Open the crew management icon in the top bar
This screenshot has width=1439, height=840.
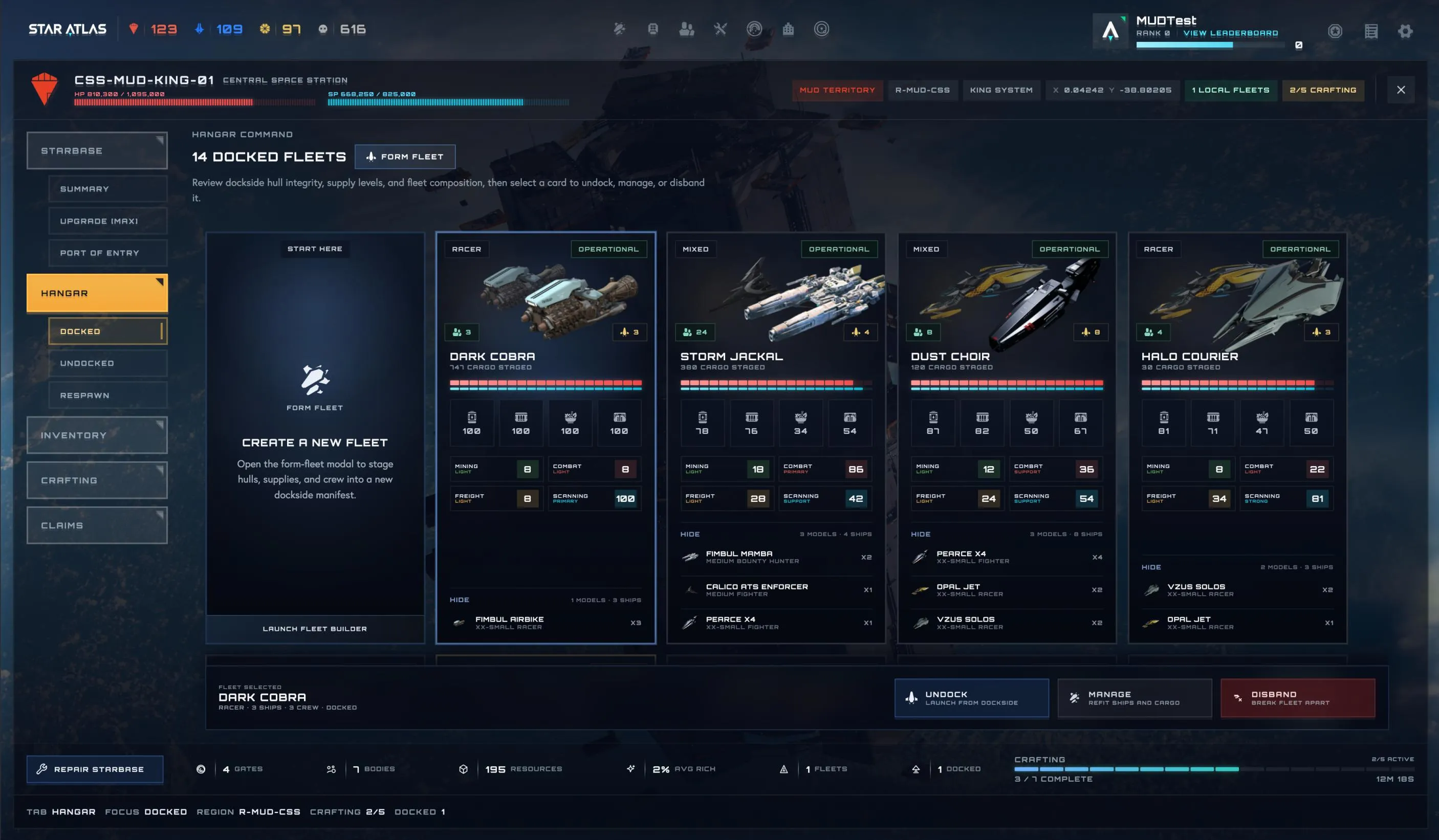687,29
